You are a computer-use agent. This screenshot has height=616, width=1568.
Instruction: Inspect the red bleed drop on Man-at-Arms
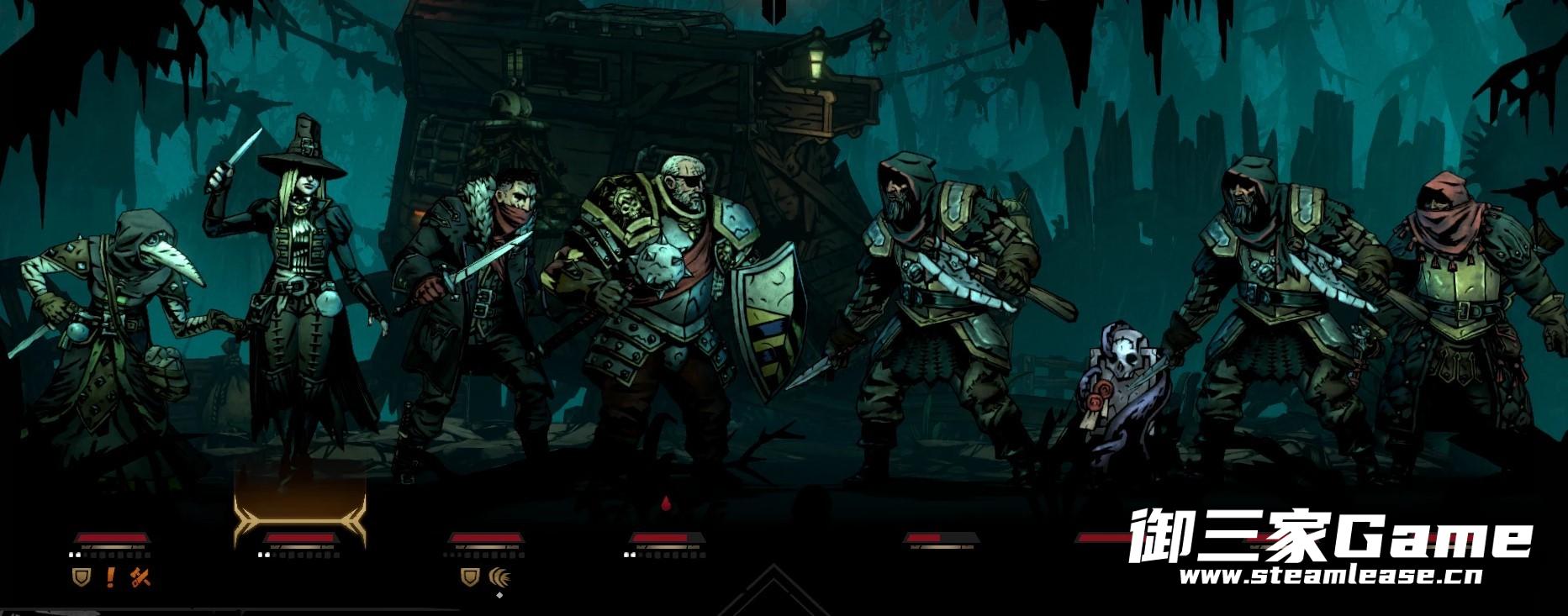667,504
